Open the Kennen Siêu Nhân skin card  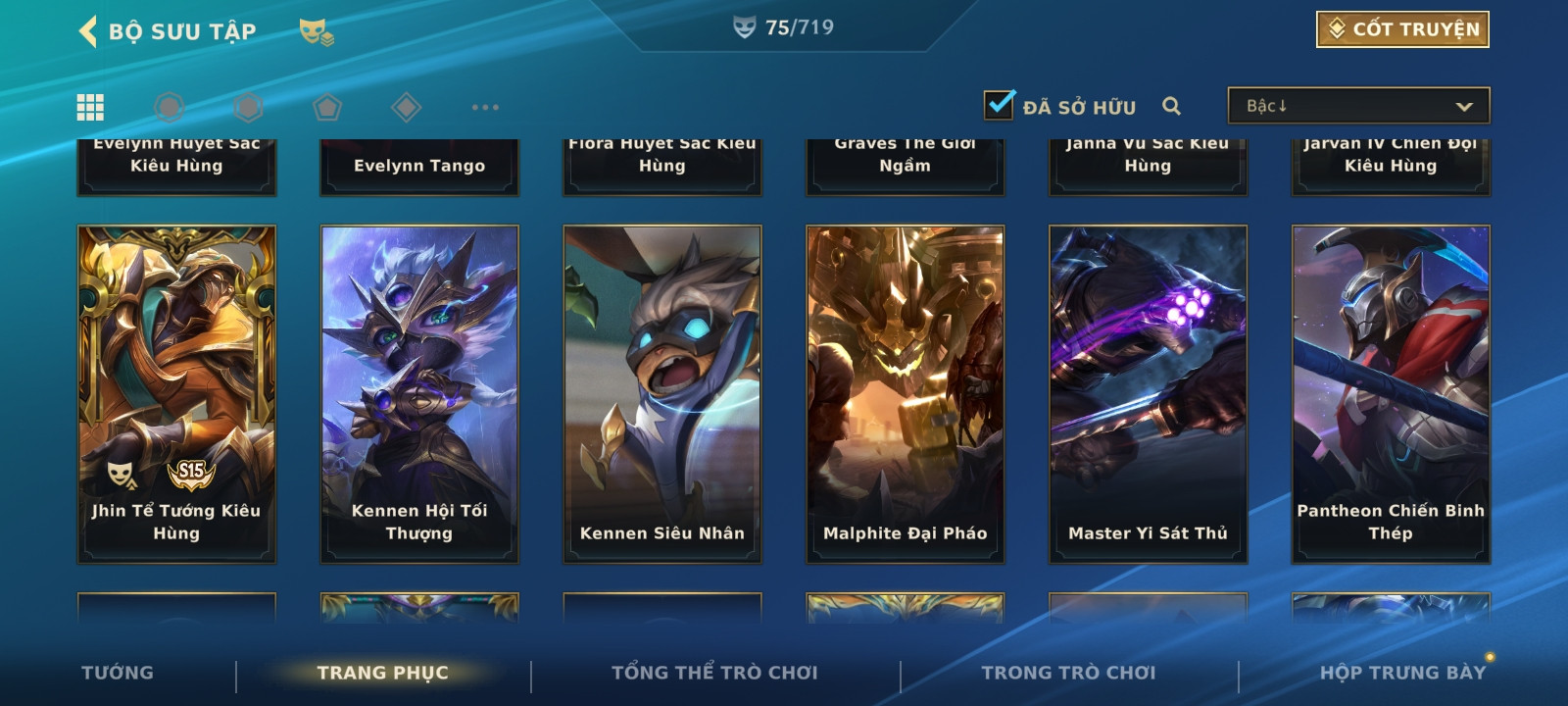click(662, 393)
